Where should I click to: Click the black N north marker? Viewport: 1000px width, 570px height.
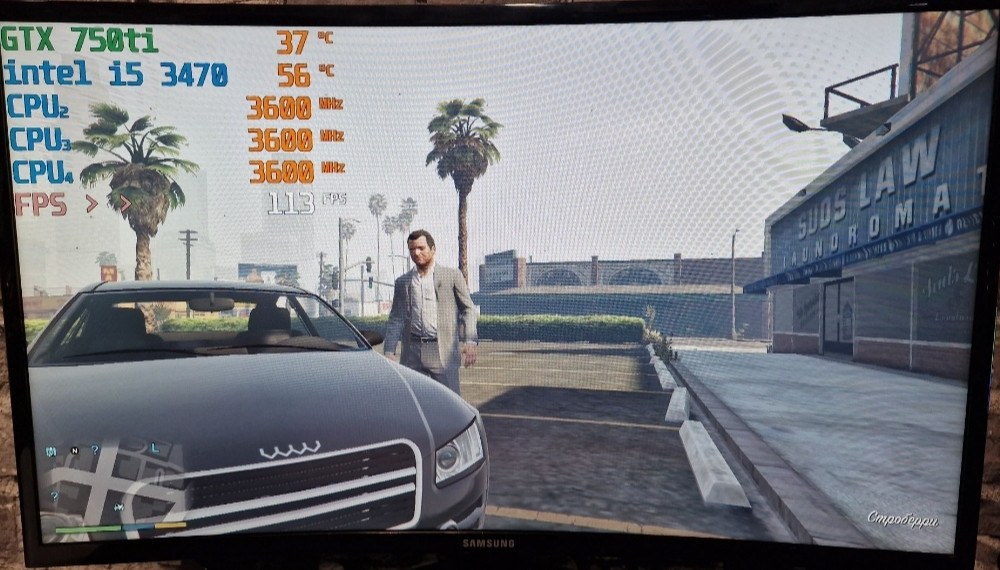[x=74, y=451]
